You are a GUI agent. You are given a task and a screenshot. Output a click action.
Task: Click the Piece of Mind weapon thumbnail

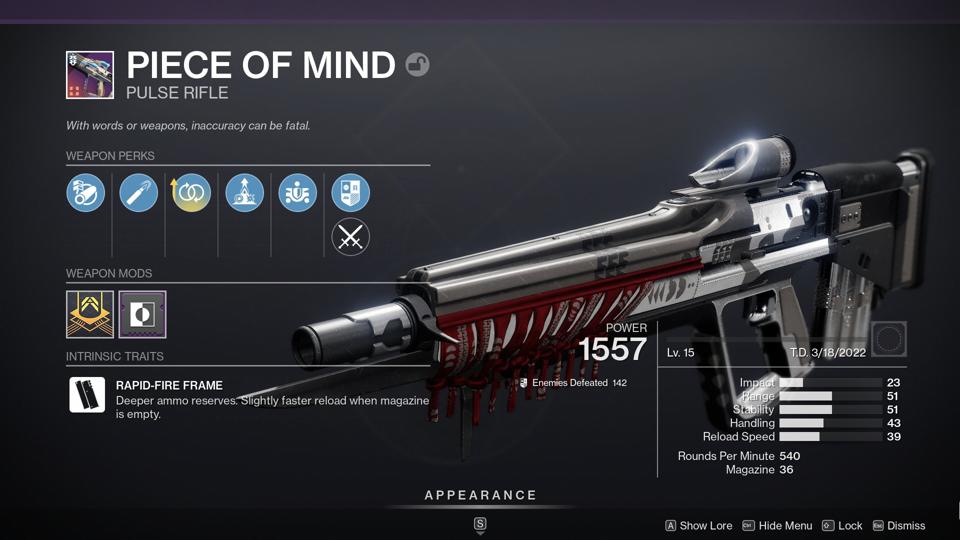[x=90, y=75]
